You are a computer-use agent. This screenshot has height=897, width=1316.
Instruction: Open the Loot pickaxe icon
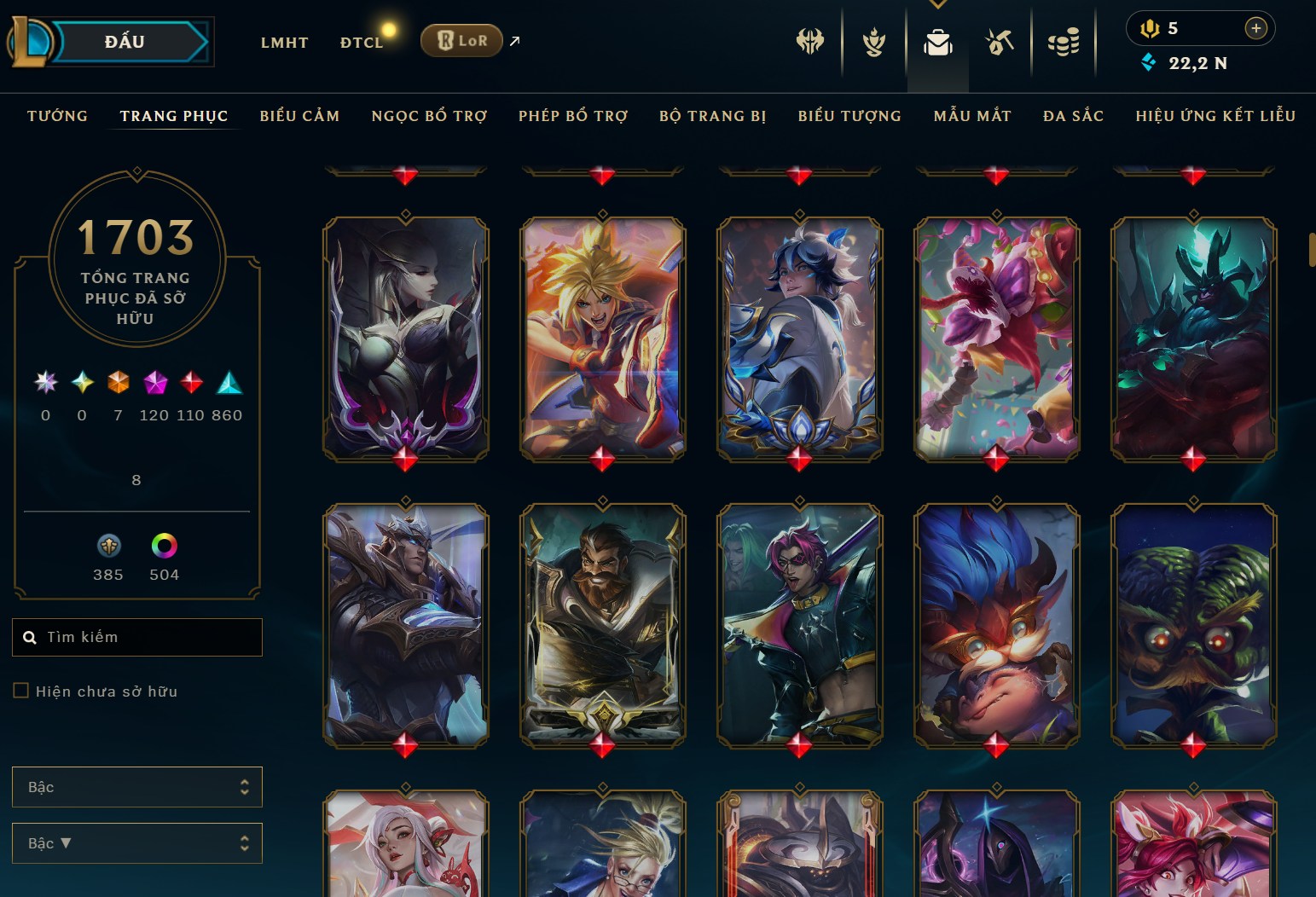pyautogui.click(x=999, y=41)
